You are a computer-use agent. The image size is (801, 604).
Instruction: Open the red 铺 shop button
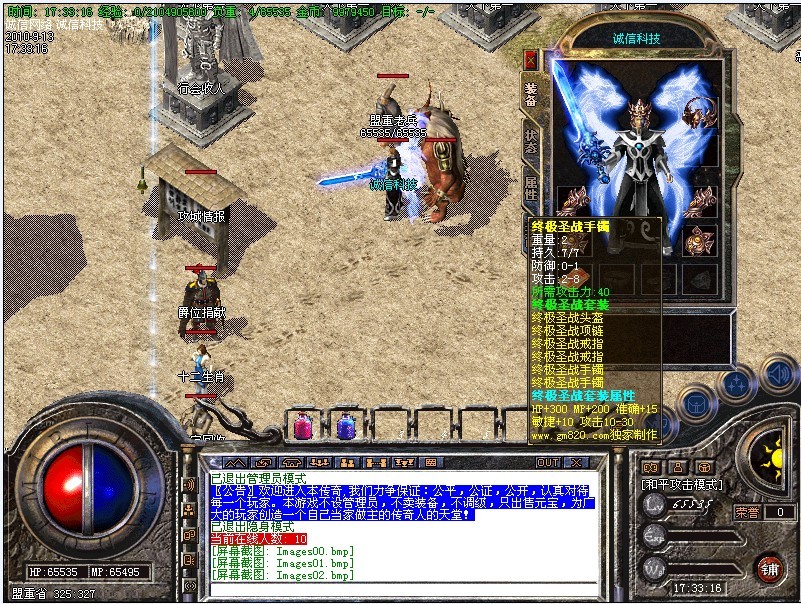pos(769,567)
